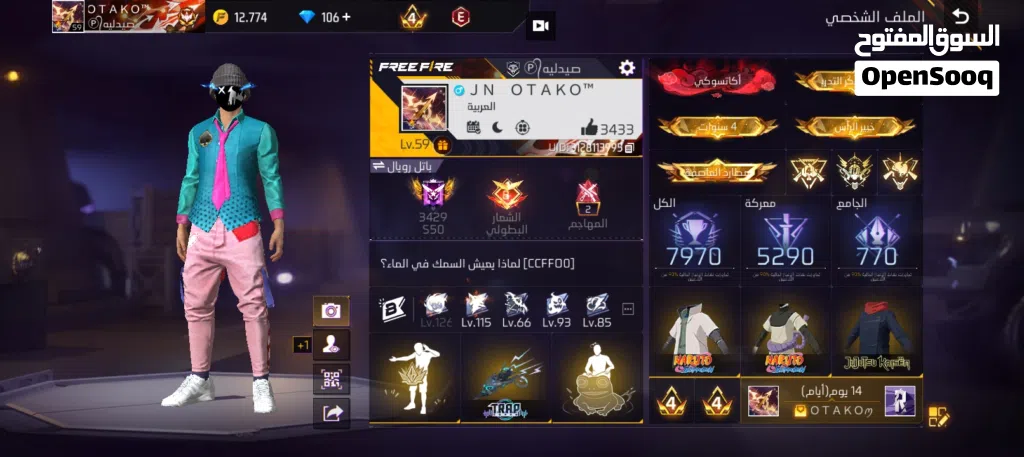Show the profile QR code
This screenshot has height=457, width=1024.
click(x=331, y=378)
